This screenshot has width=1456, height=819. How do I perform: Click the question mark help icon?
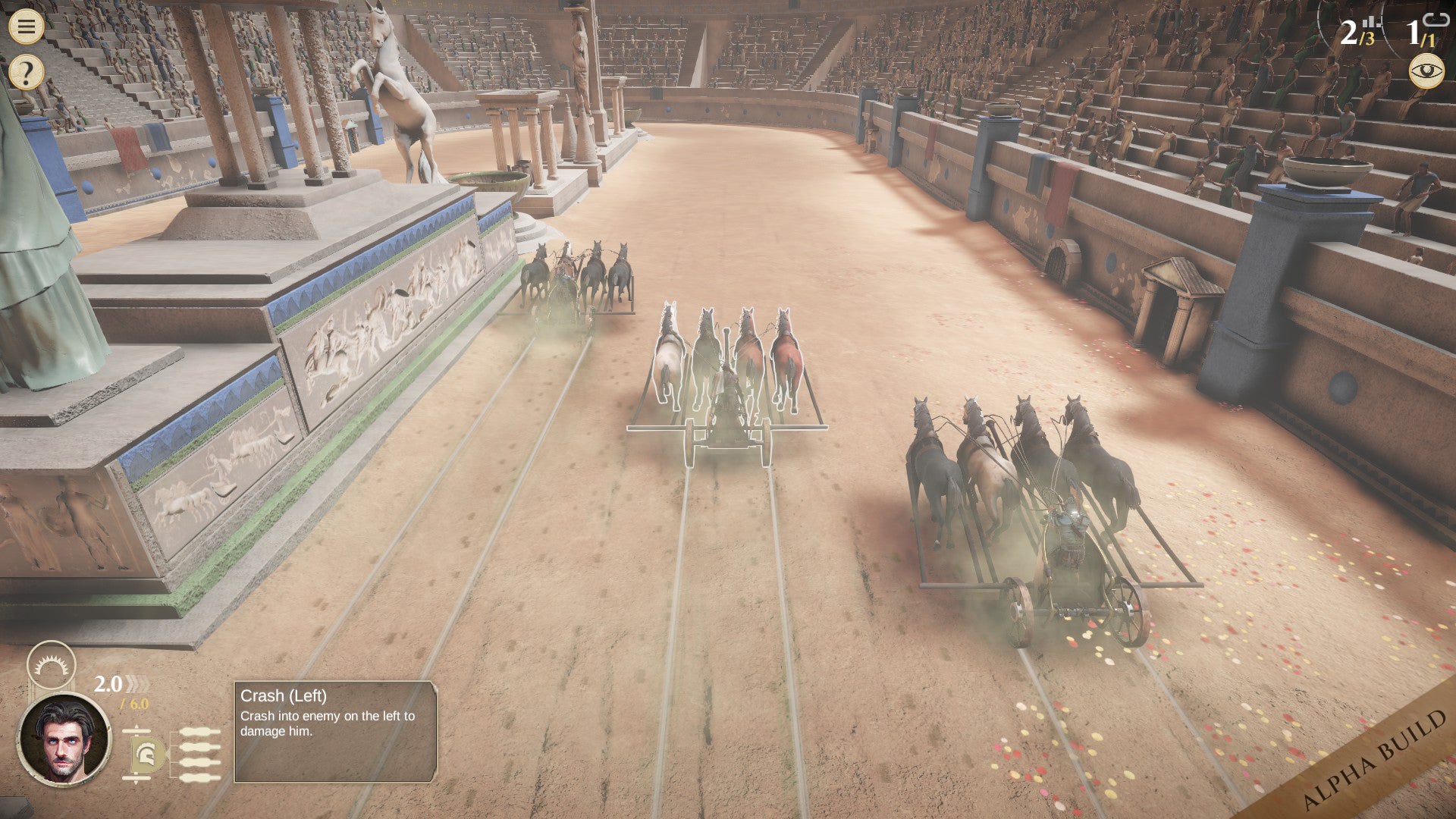[28, 72]
